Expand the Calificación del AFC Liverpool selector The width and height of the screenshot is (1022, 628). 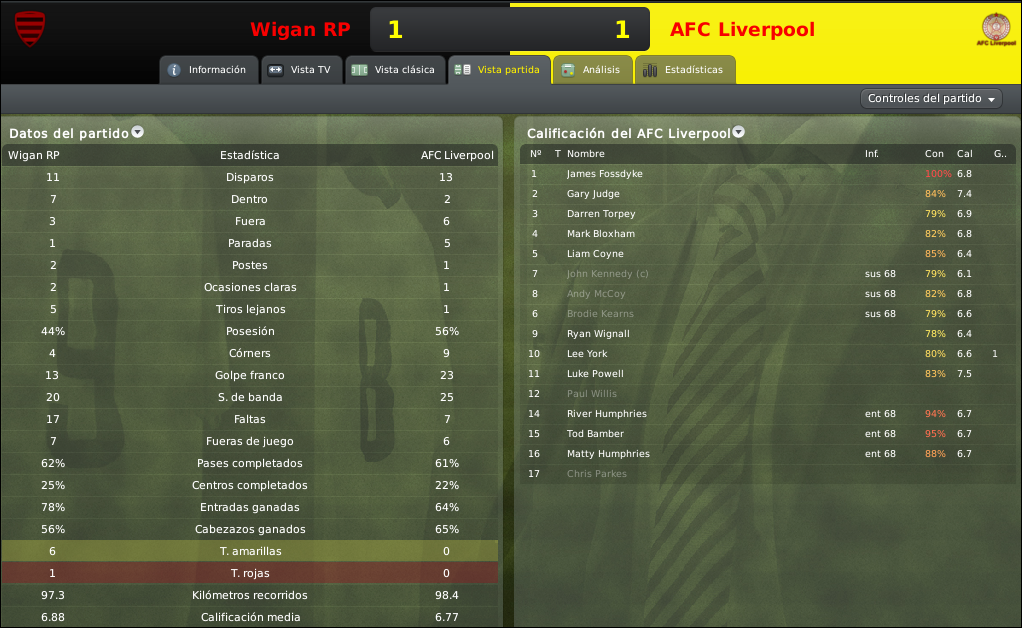738,132
